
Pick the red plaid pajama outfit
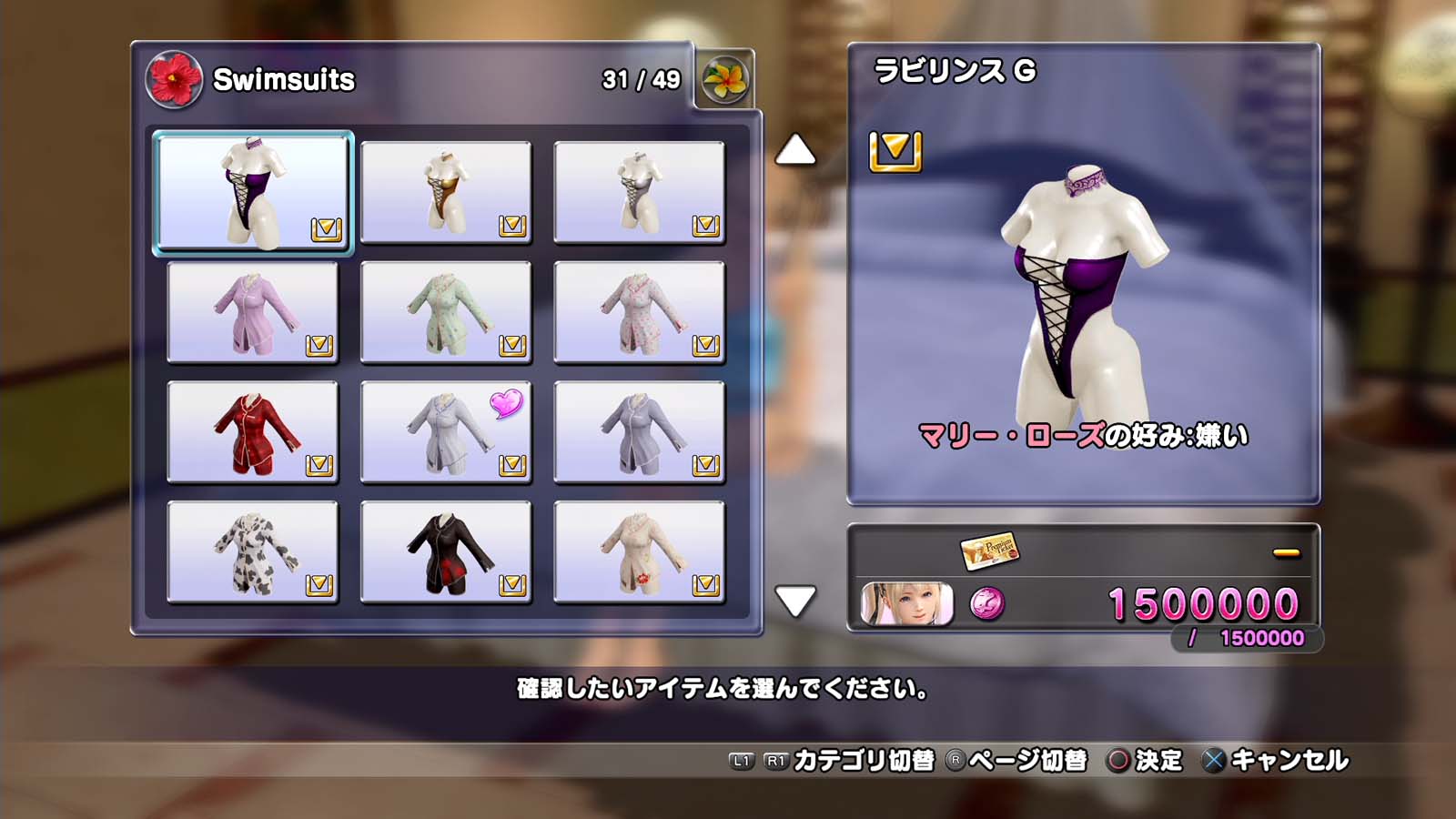253,432
